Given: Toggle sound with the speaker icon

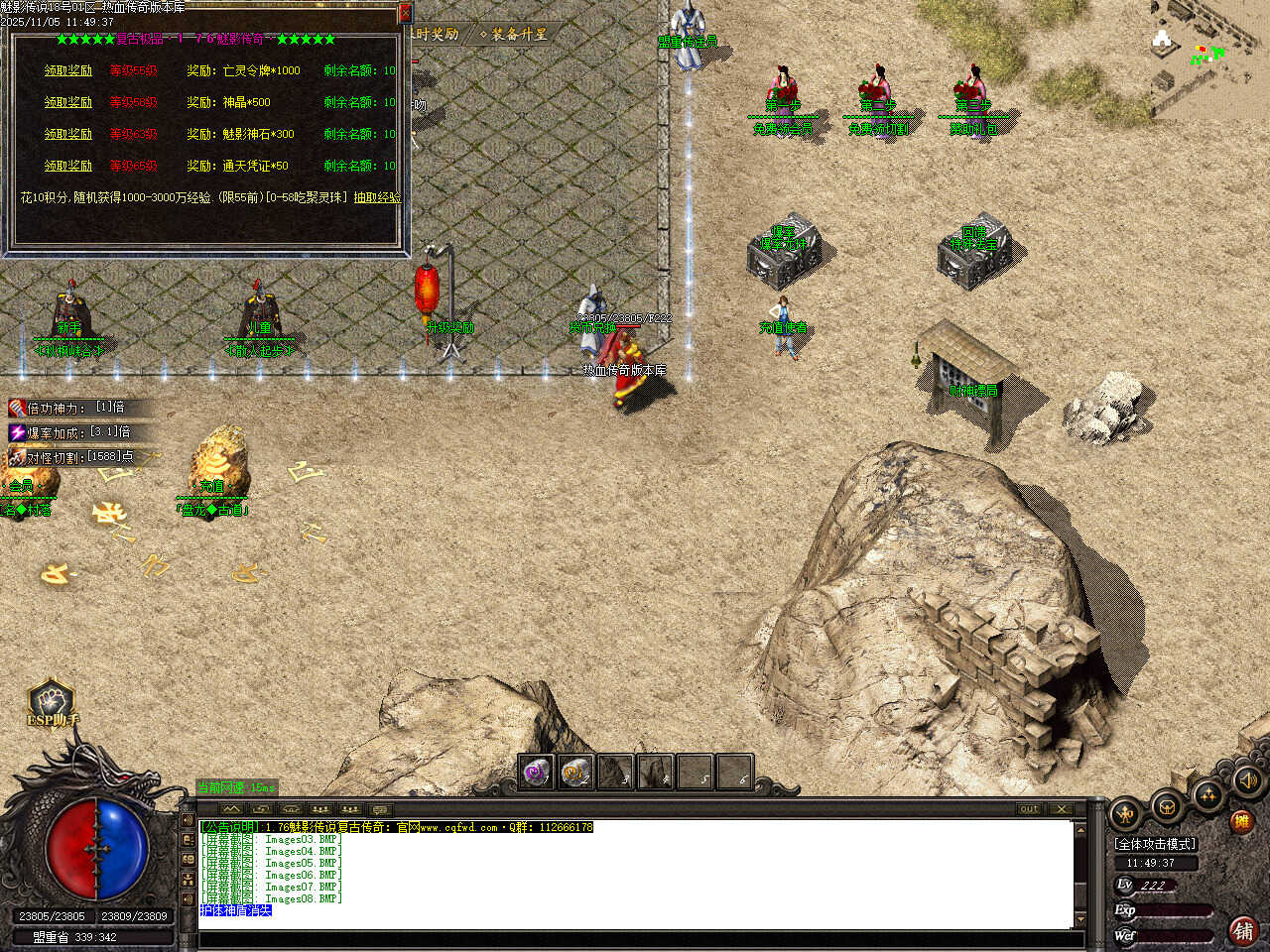Looking at the screenshot, I should click(1249, 781).
